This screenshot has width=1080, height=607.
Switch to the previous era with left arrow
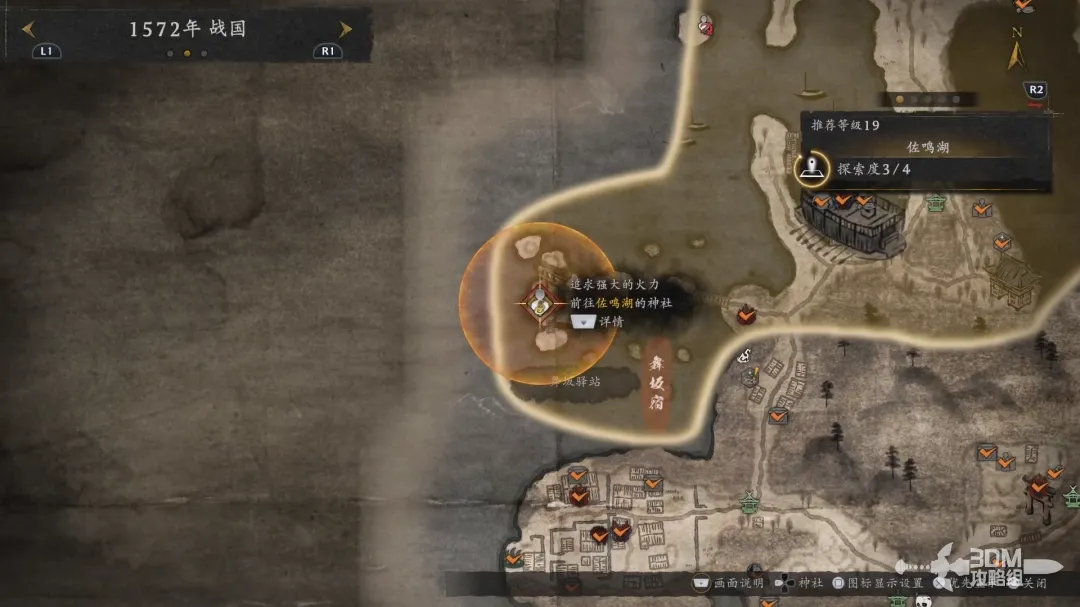tap(28, 29)
